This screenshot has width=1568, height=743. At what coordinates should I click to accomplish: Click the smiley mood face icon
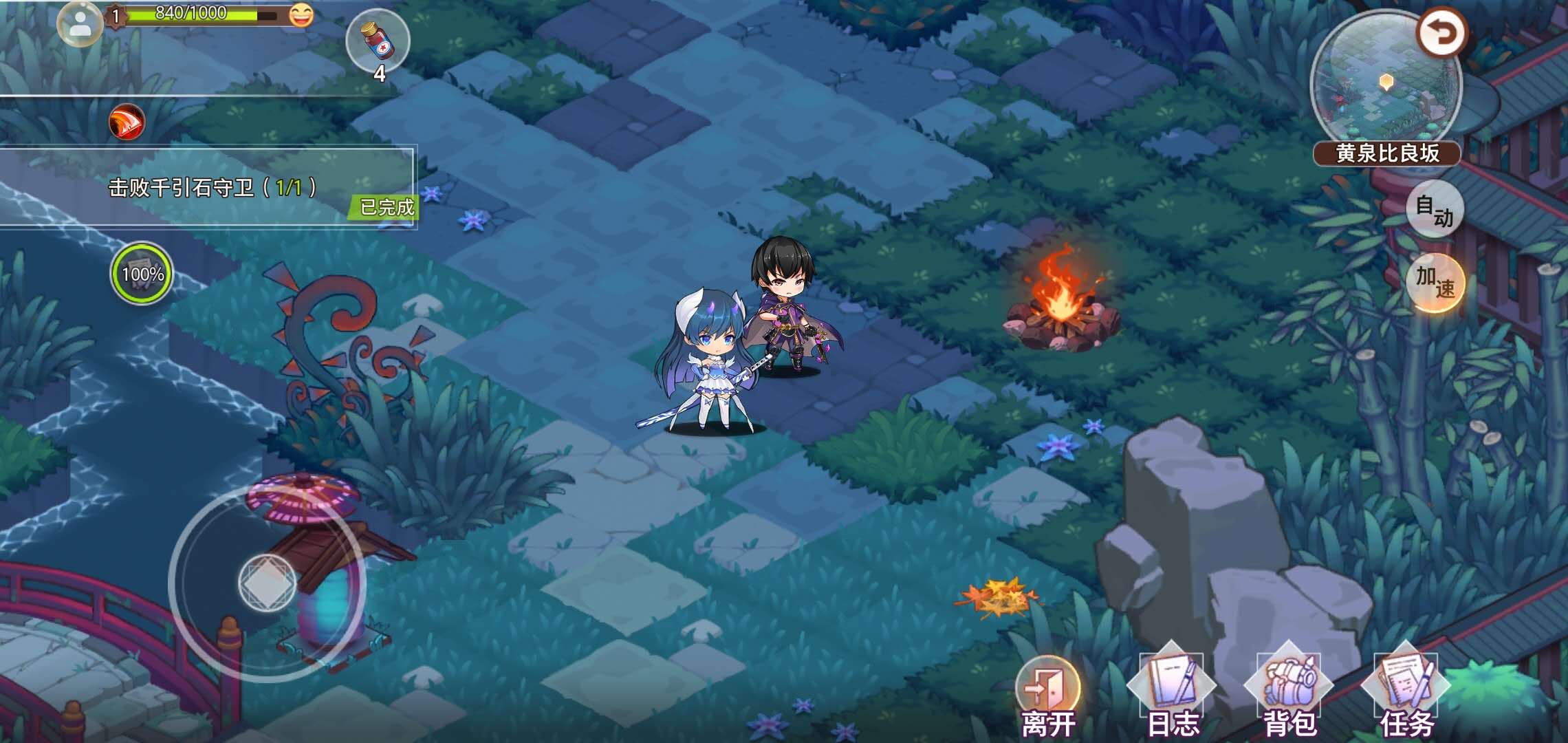[x=301, y=14]
